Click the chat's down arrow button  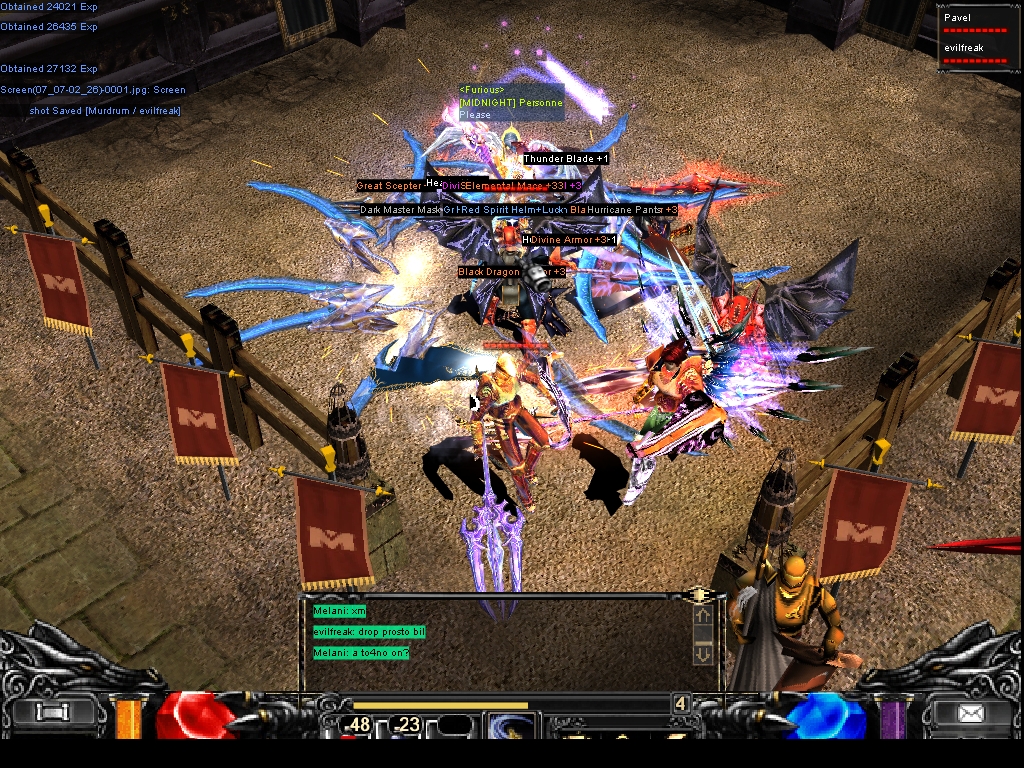[702, 653]
